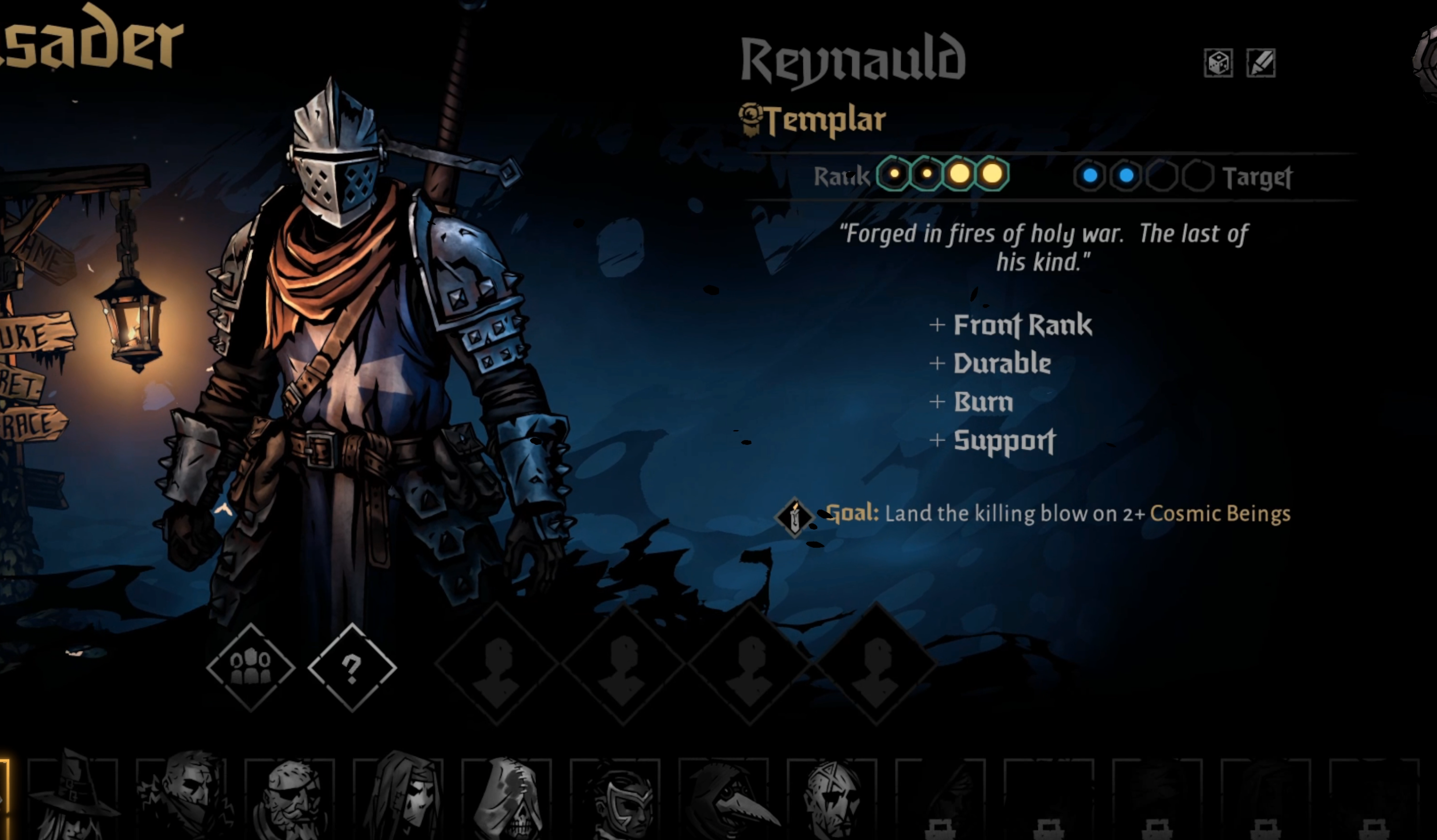Randomize the hero name with the dice icon
The image size is (1437, 840).
click(1218, 63)
